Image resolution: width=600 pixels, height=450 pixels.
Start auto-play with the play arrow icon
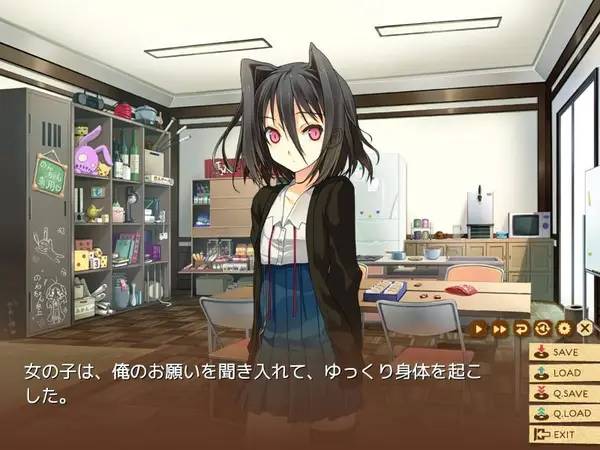(x=480, y=327)
